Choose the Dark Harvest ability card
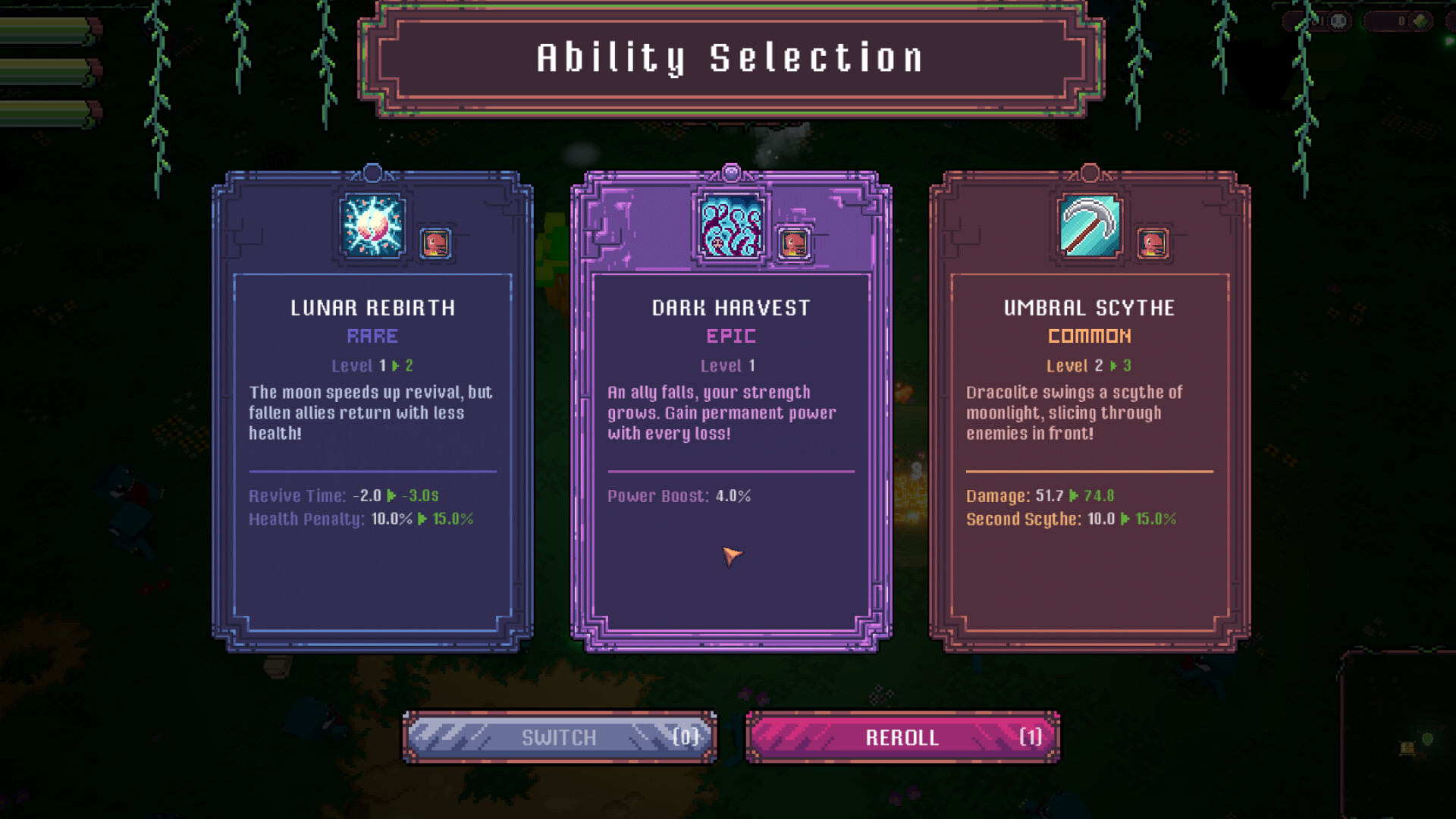The image size is (1456, 819). [x=730, y=409]
